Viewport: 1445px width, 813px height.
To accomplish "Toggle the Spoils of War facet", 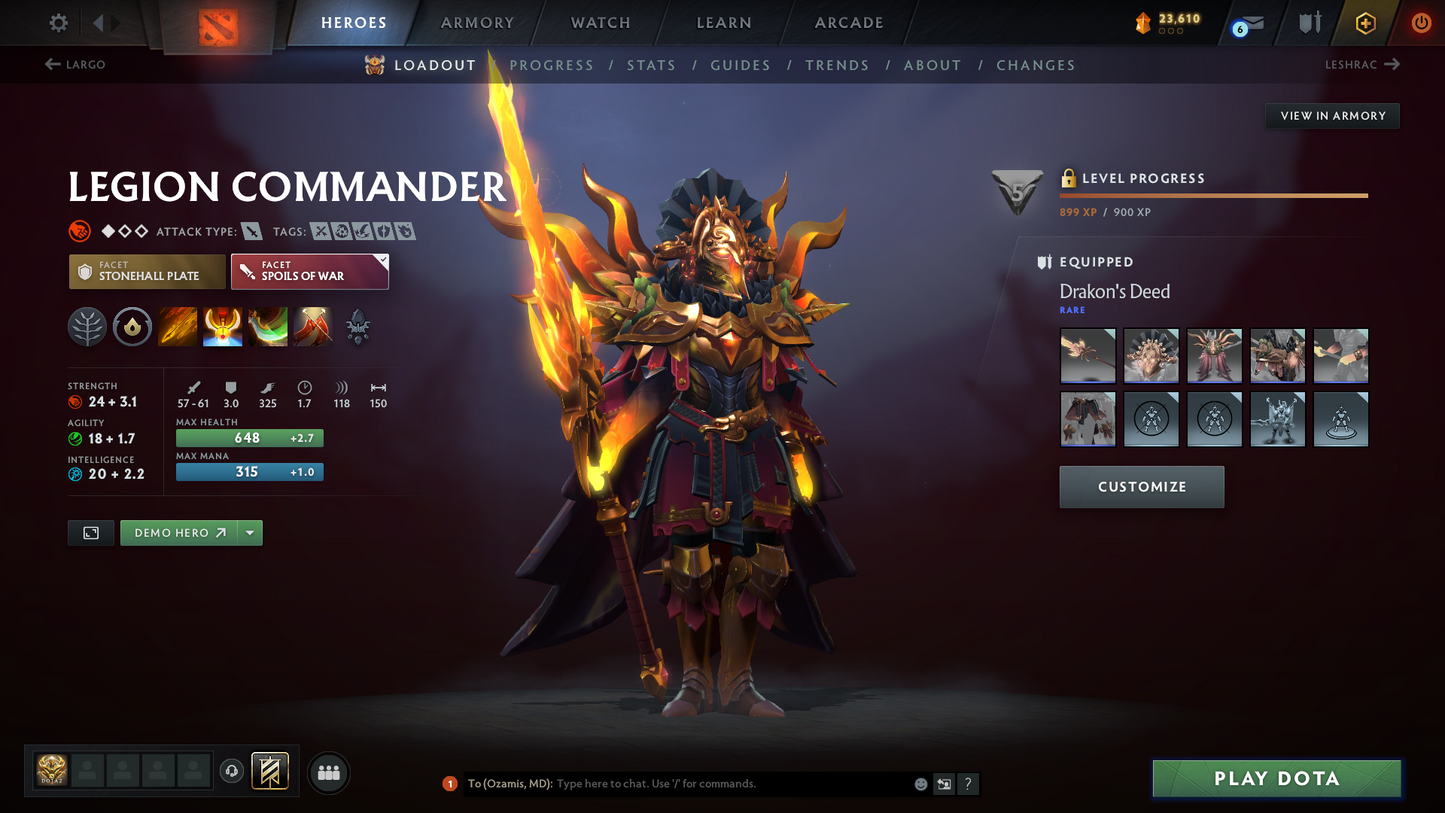I will click(310, 271).
